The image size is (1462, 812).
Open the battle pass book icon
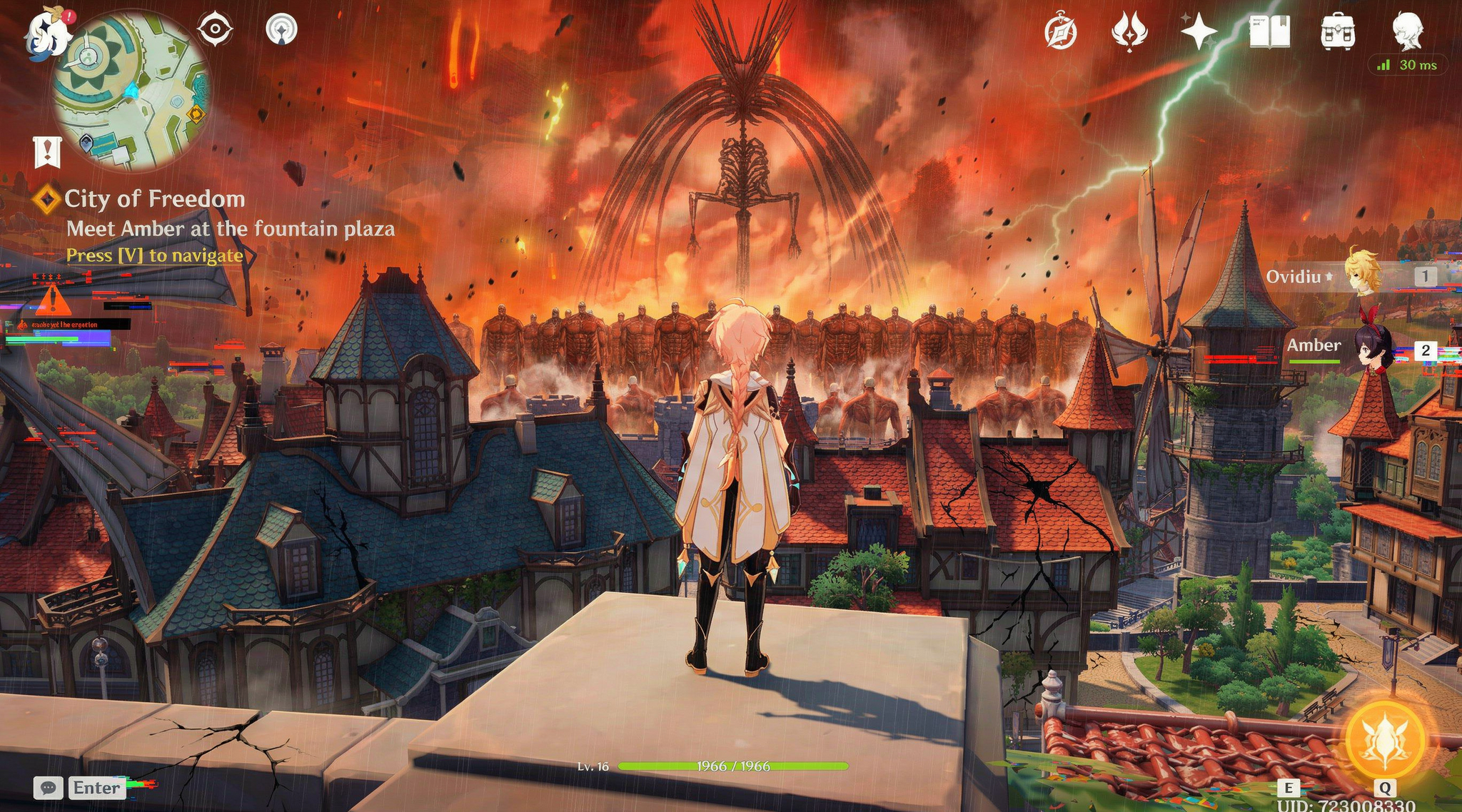(x=1269, y=32)
